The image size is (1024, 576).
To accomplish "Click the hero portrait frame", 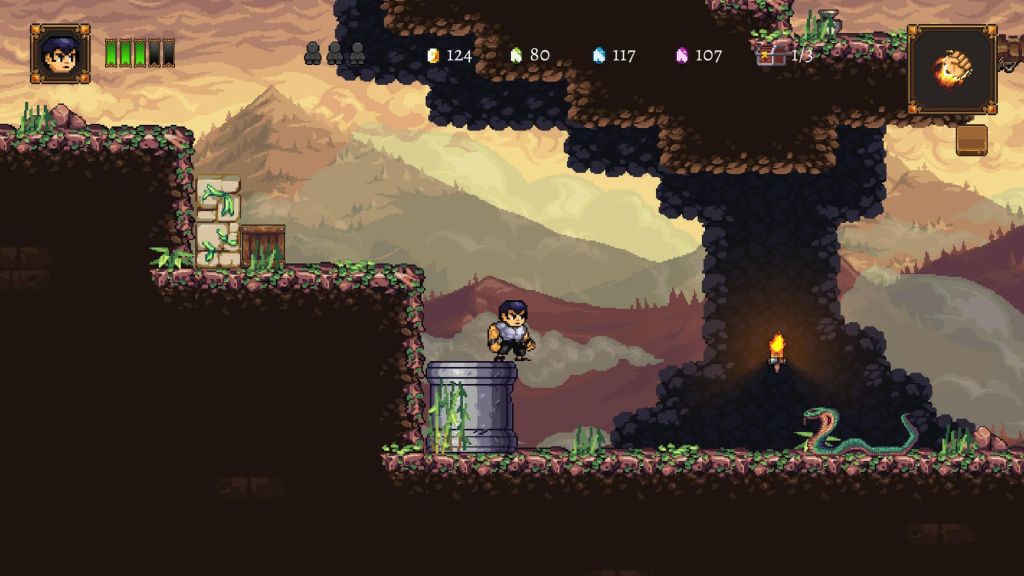I will [60, 53].
